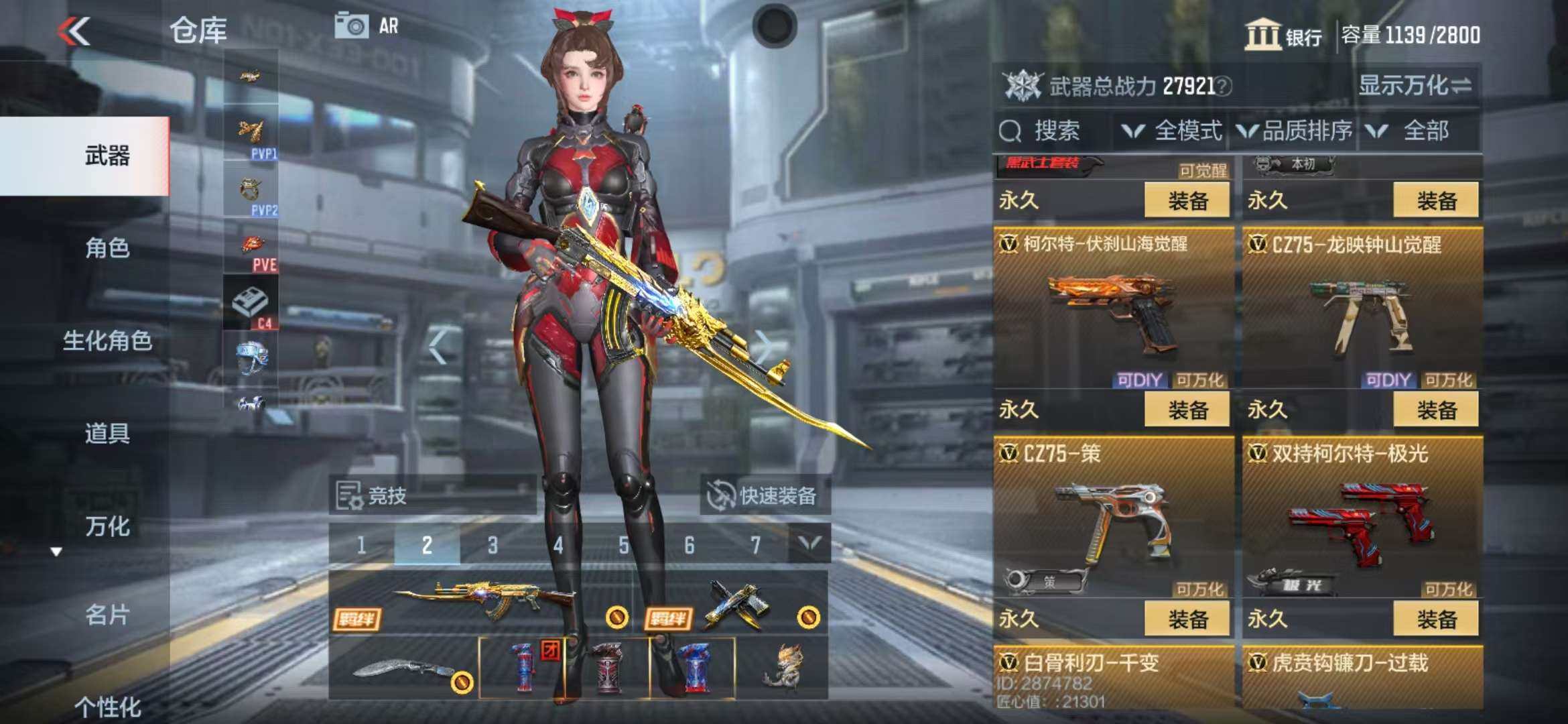Image resolution: width=1568 pixels, height=724 pixels.
Task: Open the 万化 tab
Action: [107, 526]
